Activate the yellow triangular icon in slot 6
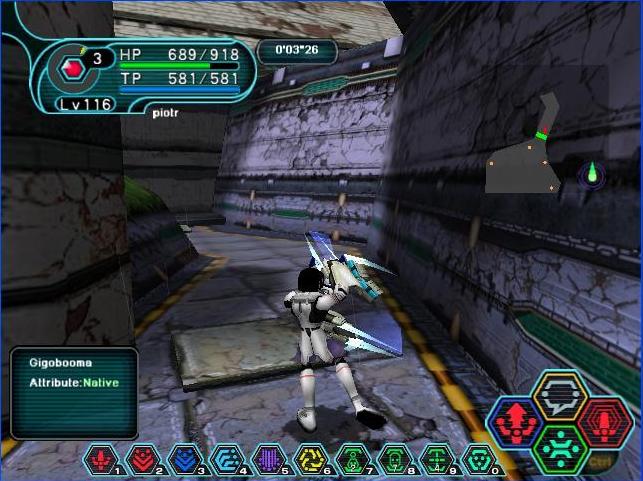 [310, 460]
